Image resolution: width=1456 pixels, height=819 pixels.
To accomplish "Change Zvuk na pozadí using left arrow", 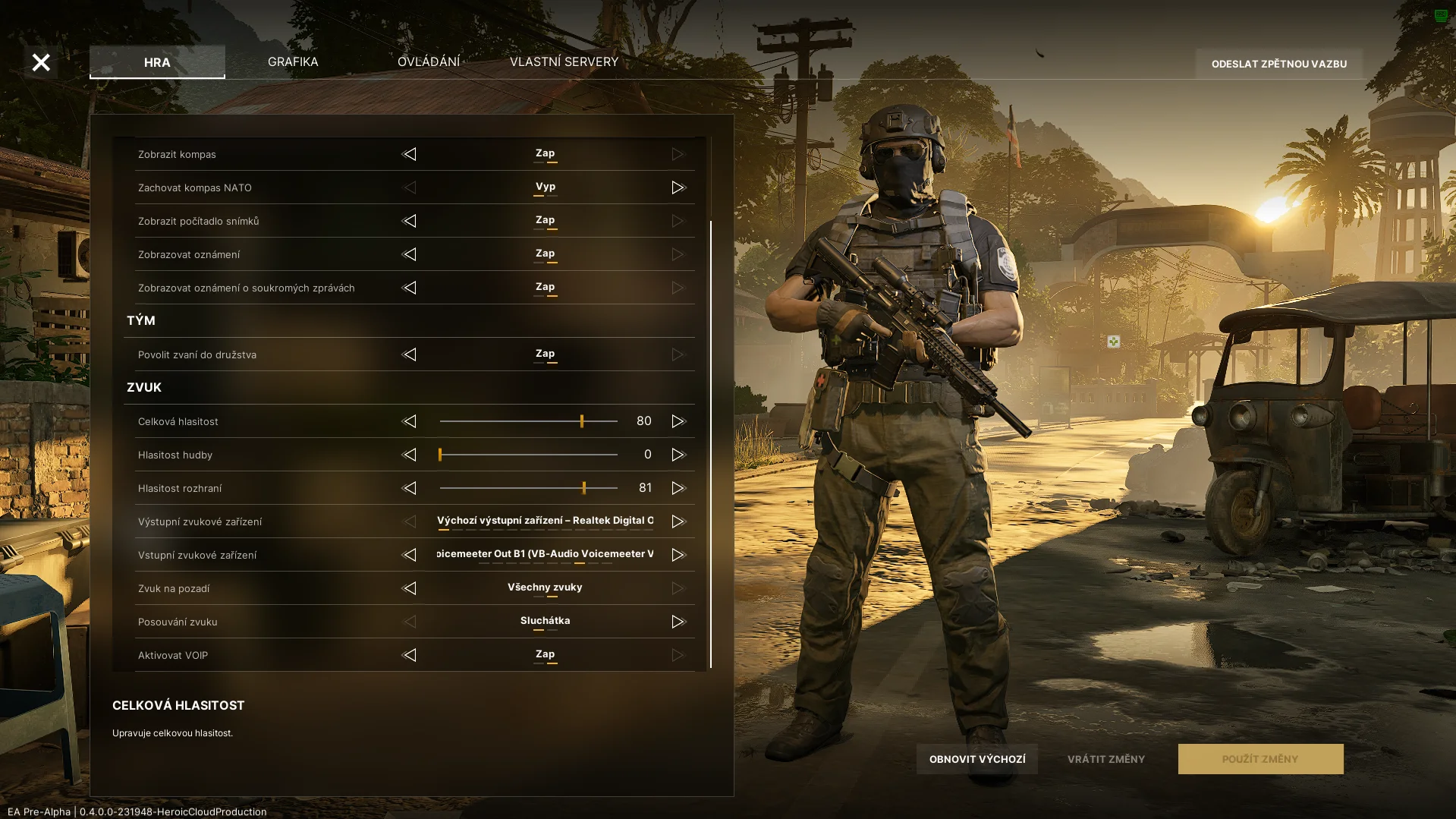I will (x=409, y=588).
